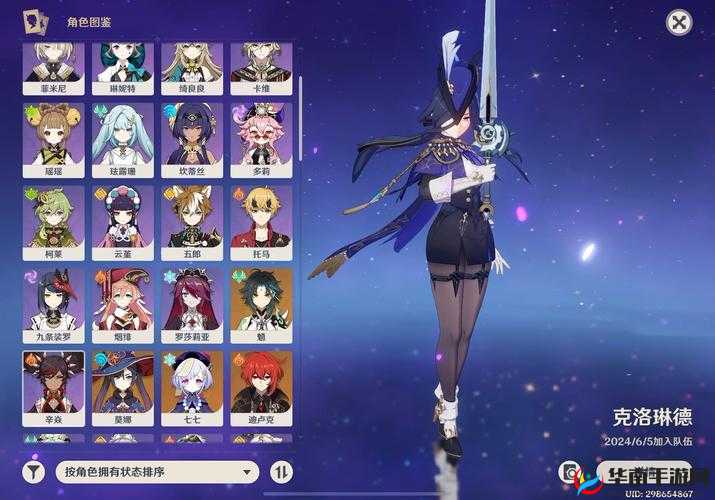Choose 莫娜 with the witch hat
Image resolution: width=715 pixels, height=500 pixels.
(122, 383)
